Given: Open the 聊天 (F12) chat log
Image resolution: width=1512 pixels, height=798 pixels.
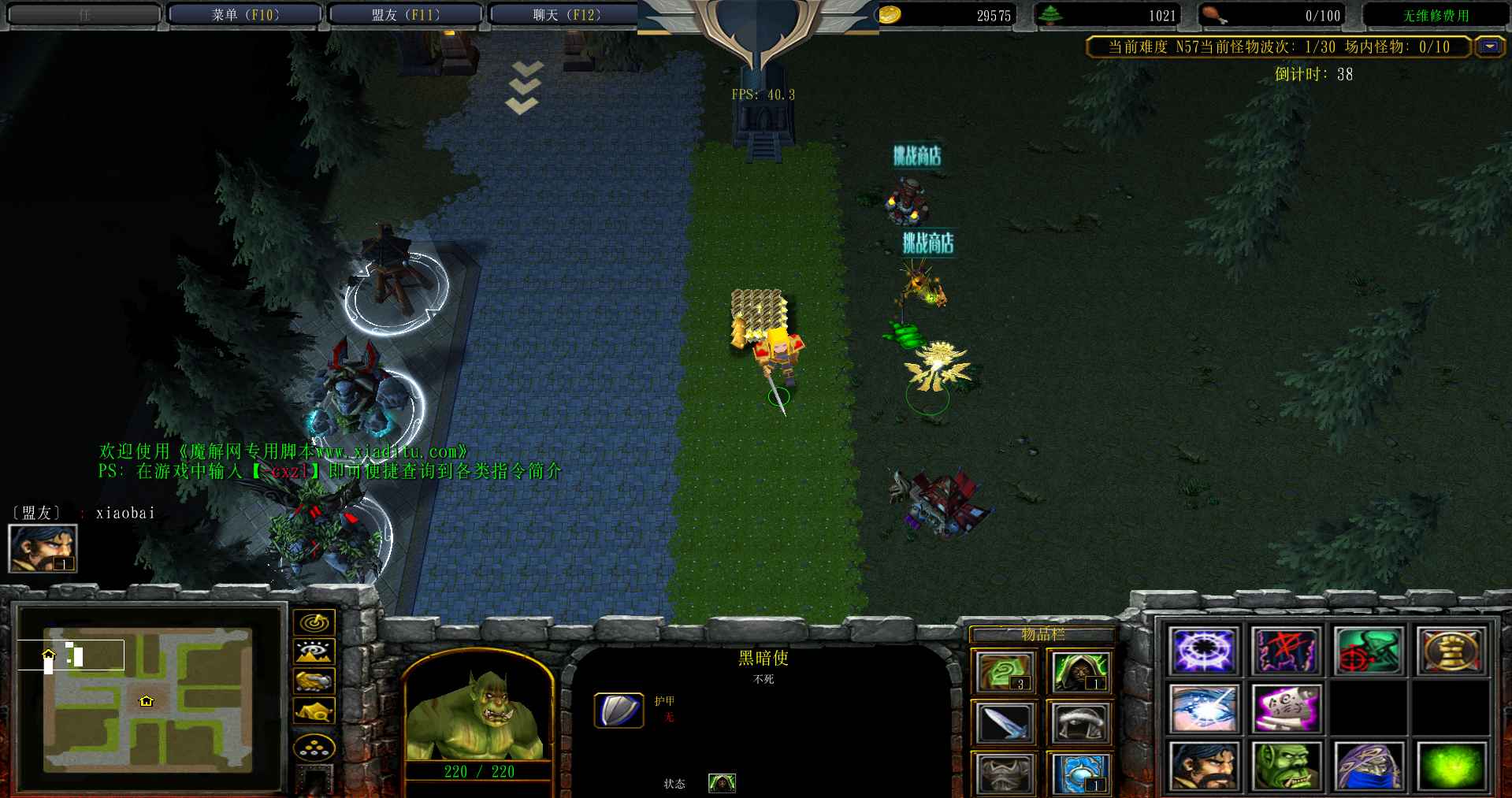Looking at the screenshot, I should click(565, 15).
